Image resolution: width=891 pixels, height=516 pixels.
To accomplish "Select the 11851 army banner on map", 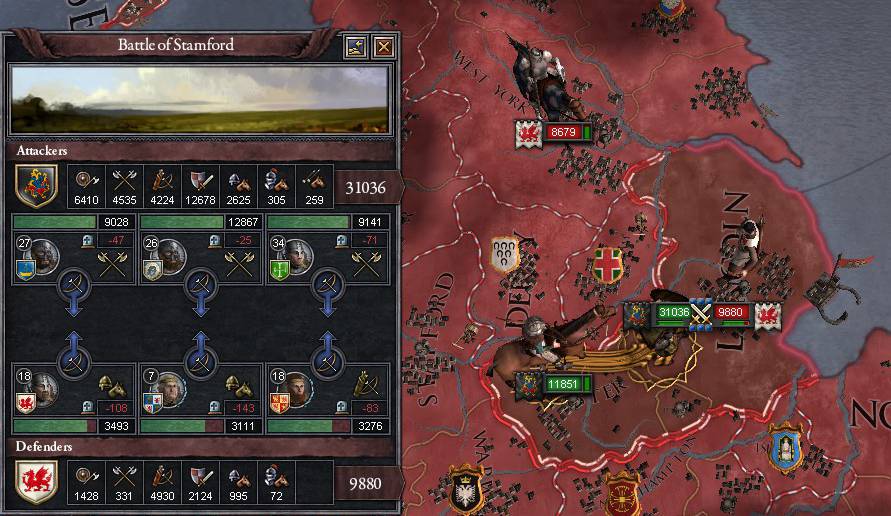I will [x=563, y=384].
